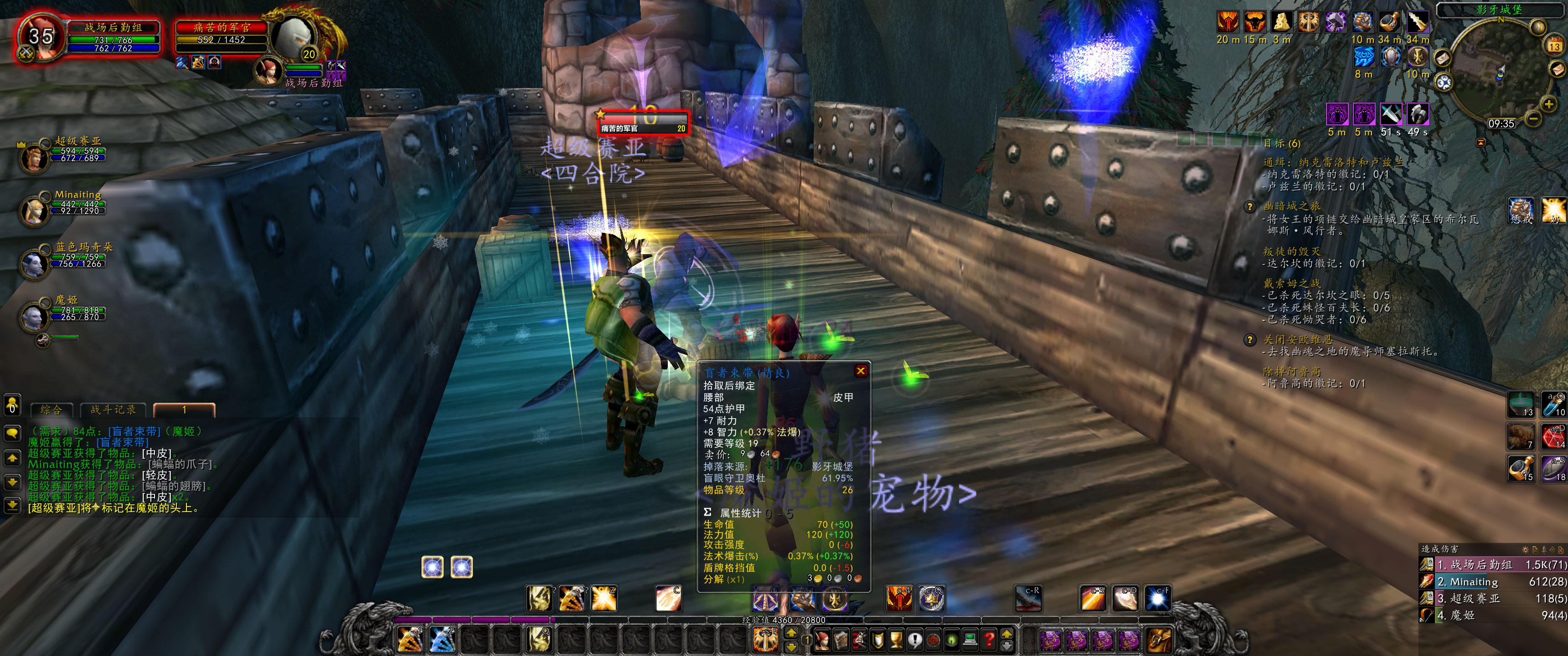Select the 综合 chat tab
1568x656 pixels.
tap(52, 410)
